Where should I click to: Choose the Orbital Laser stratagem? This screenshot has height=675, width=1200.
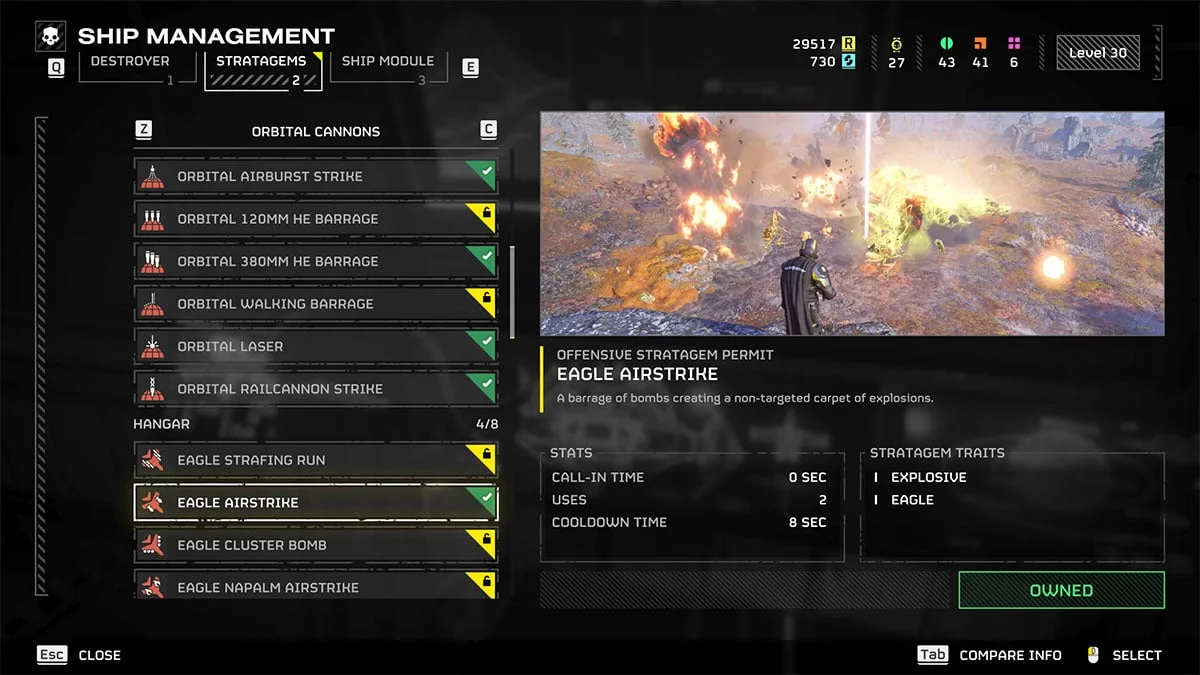tap(315, 346)
